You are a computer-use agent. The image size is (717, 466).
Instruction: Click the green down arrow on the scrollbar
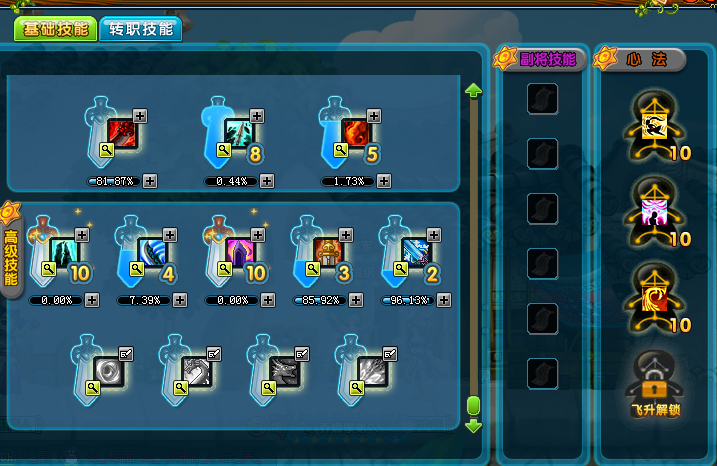(x=474, y=426)
